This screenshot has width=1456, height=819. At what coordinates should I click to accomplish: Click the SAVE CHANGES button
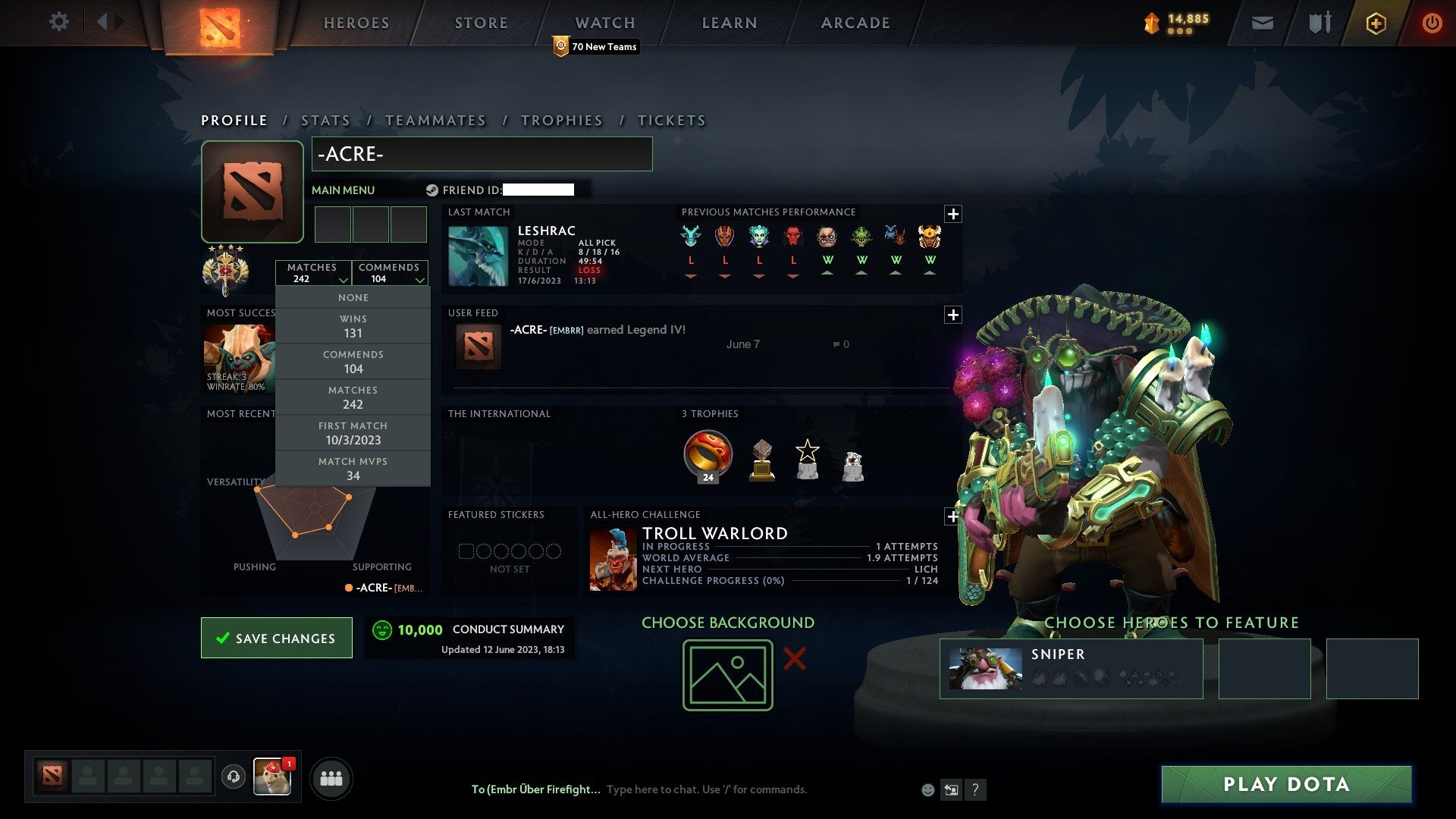[x=276, y=638]
